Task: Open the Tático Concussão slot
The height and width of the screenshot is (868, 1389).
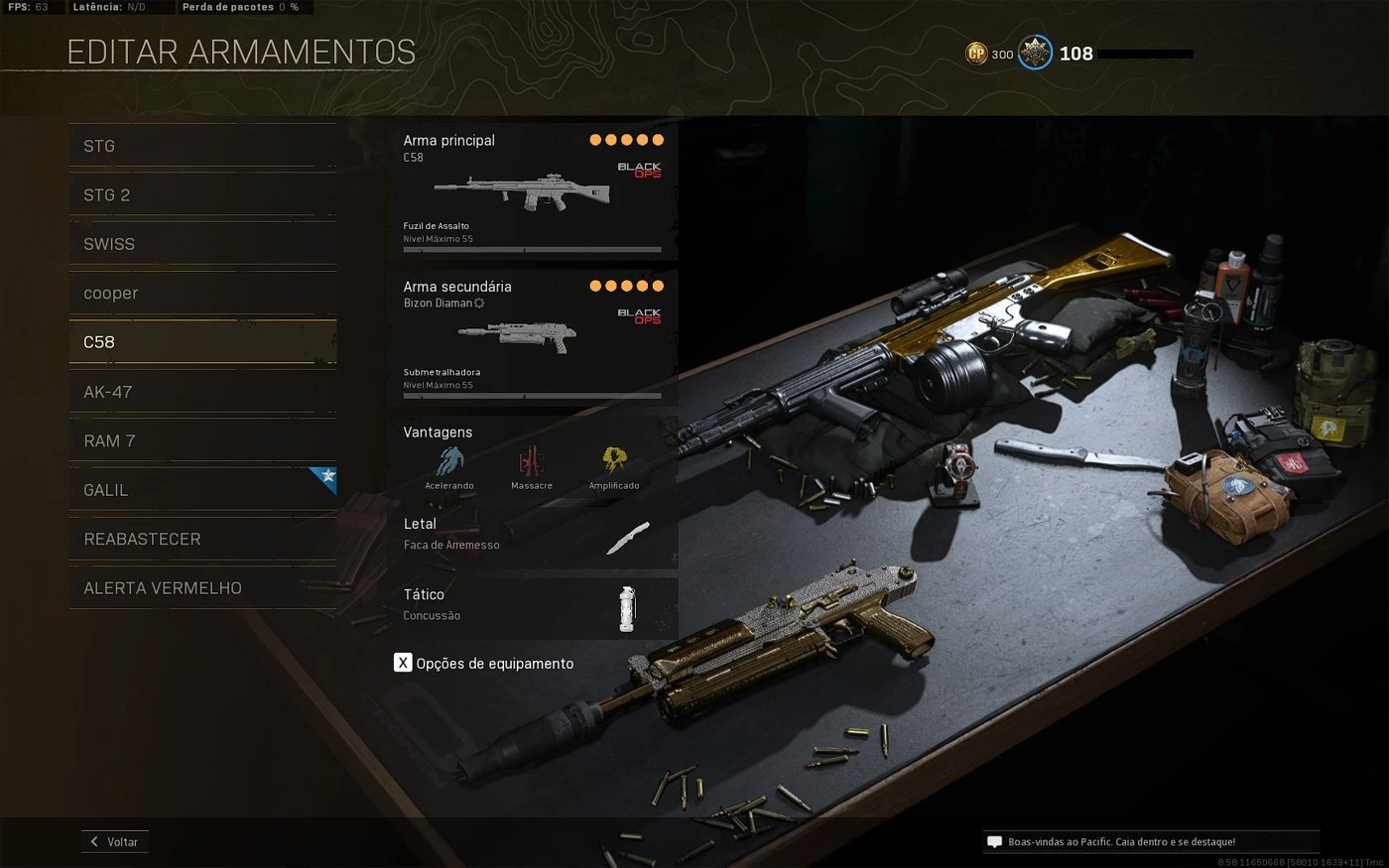Action: point(533,606)
